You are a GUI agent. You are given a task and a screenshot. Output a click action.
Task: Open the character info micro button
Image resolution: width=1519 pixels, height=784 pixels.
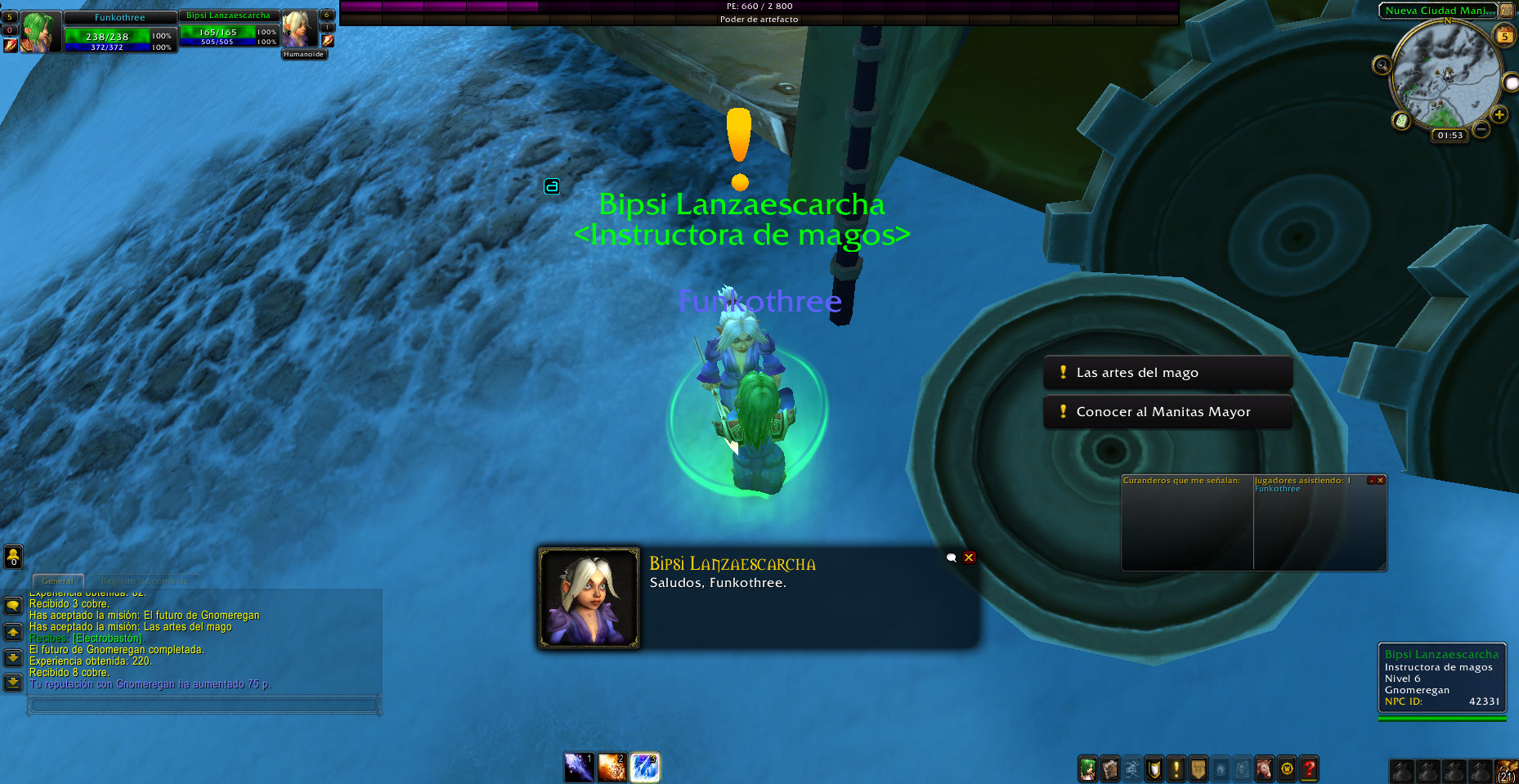tap(1087, 768)
